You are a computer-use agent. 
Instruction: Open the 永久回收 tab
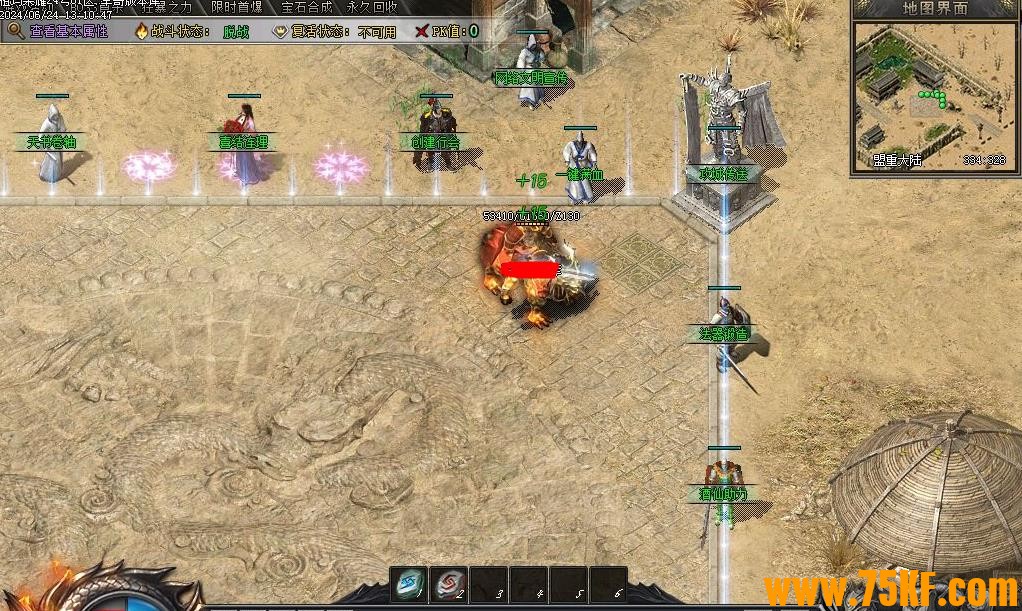click(372, 7)
